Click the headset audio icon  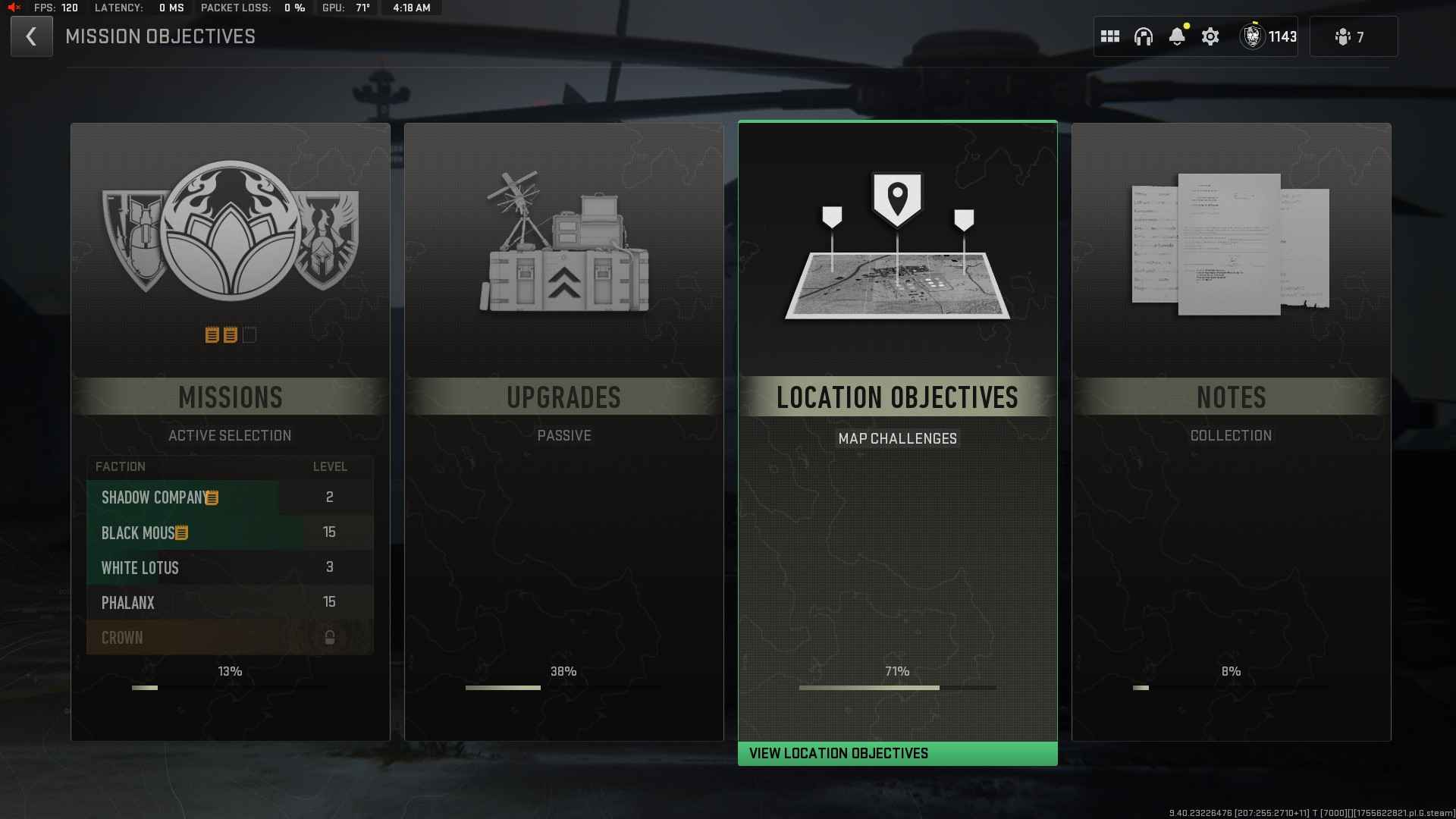[x=1144, y=36]
